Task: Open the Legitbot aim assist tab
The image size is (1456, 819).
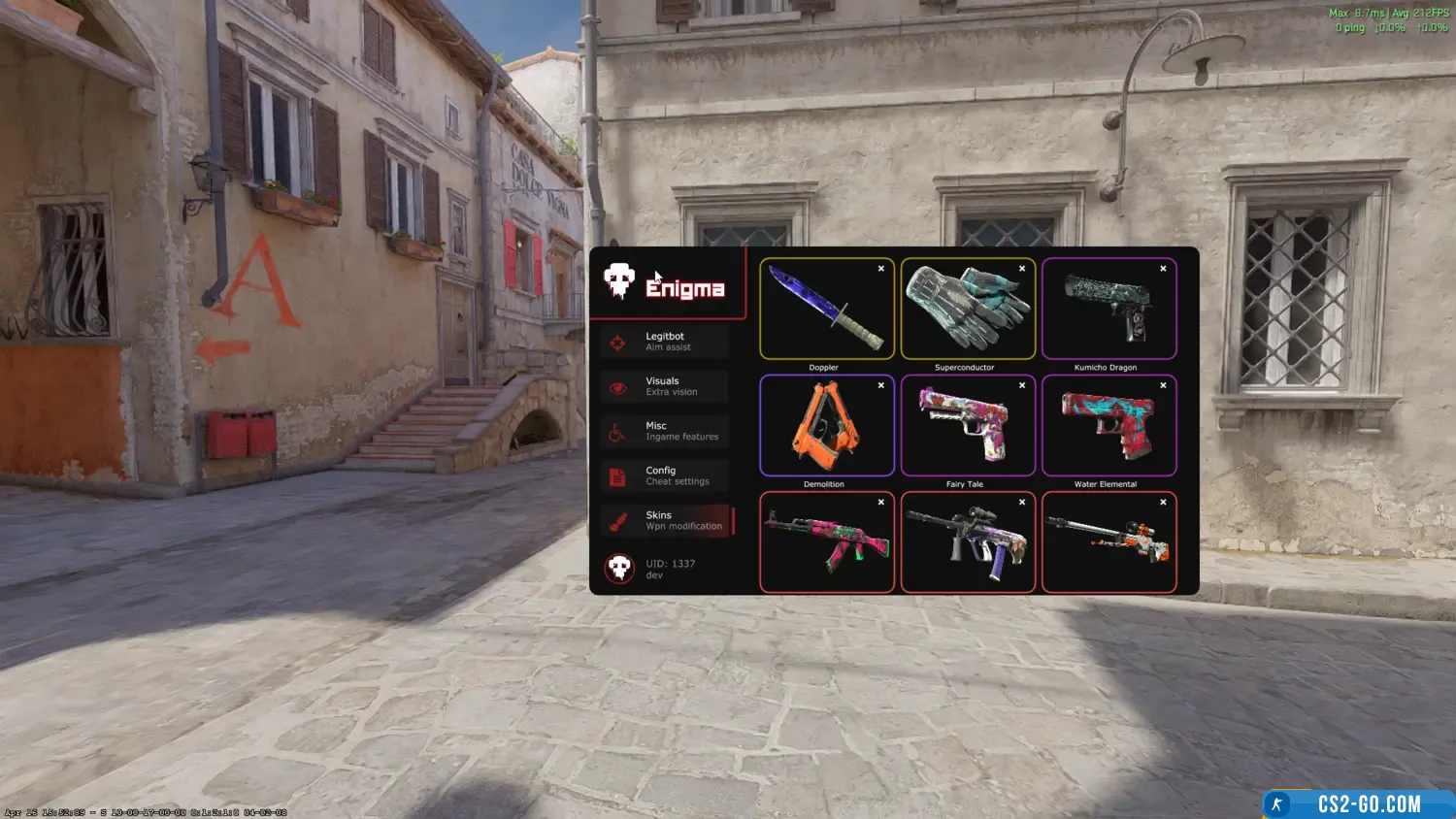Action: click(x=665, y=342)
